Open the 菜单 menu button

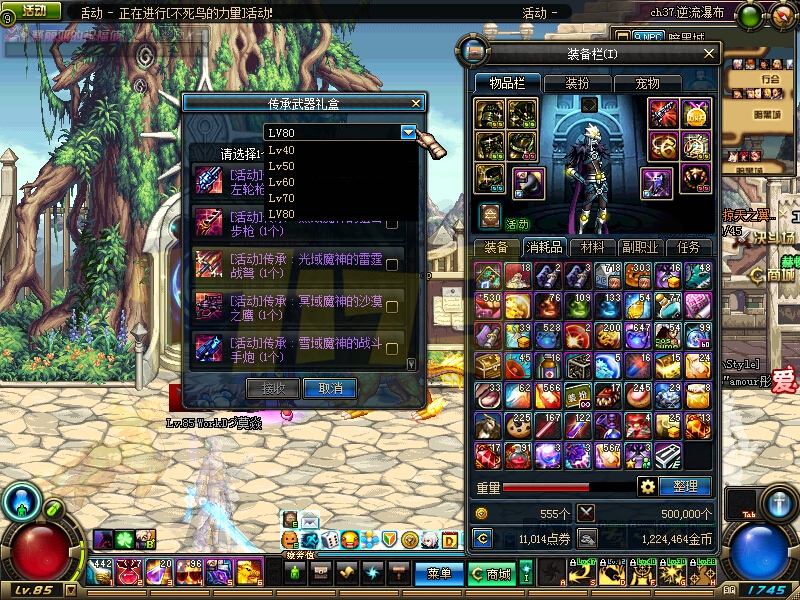pyautogui.click(x=439, y=574)
